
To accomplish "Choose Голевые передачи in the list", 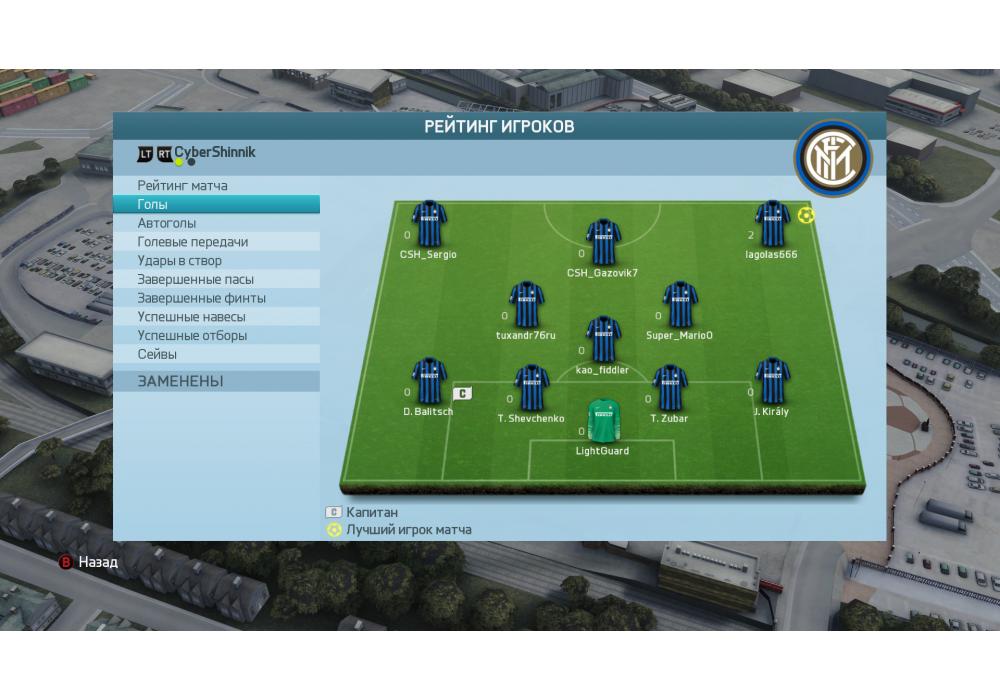I will pos(193,242).
